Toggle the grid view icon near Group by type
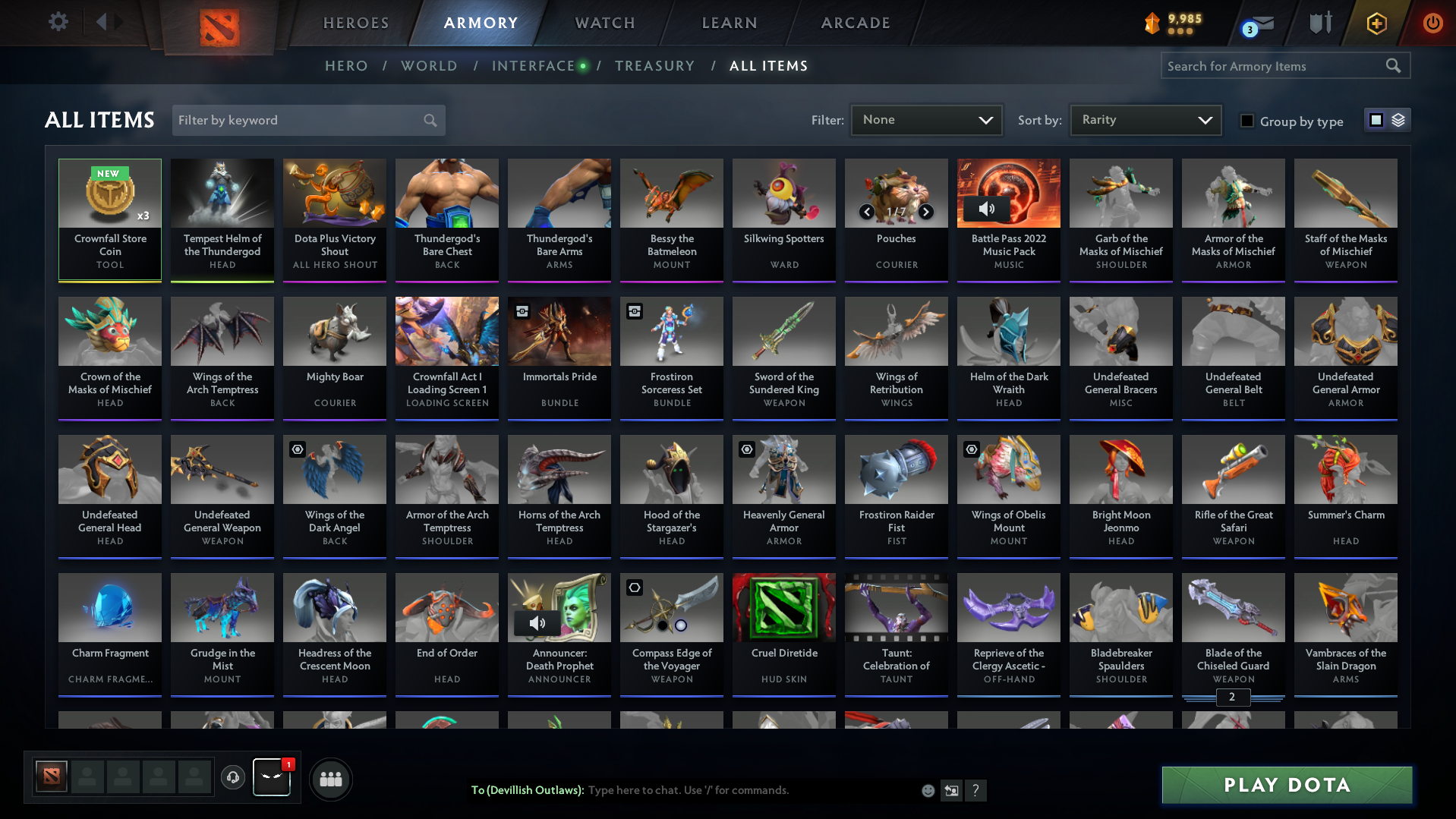Image resolution: width=1456 pixels, height=819 pixels. click(x=1376, y=119)
